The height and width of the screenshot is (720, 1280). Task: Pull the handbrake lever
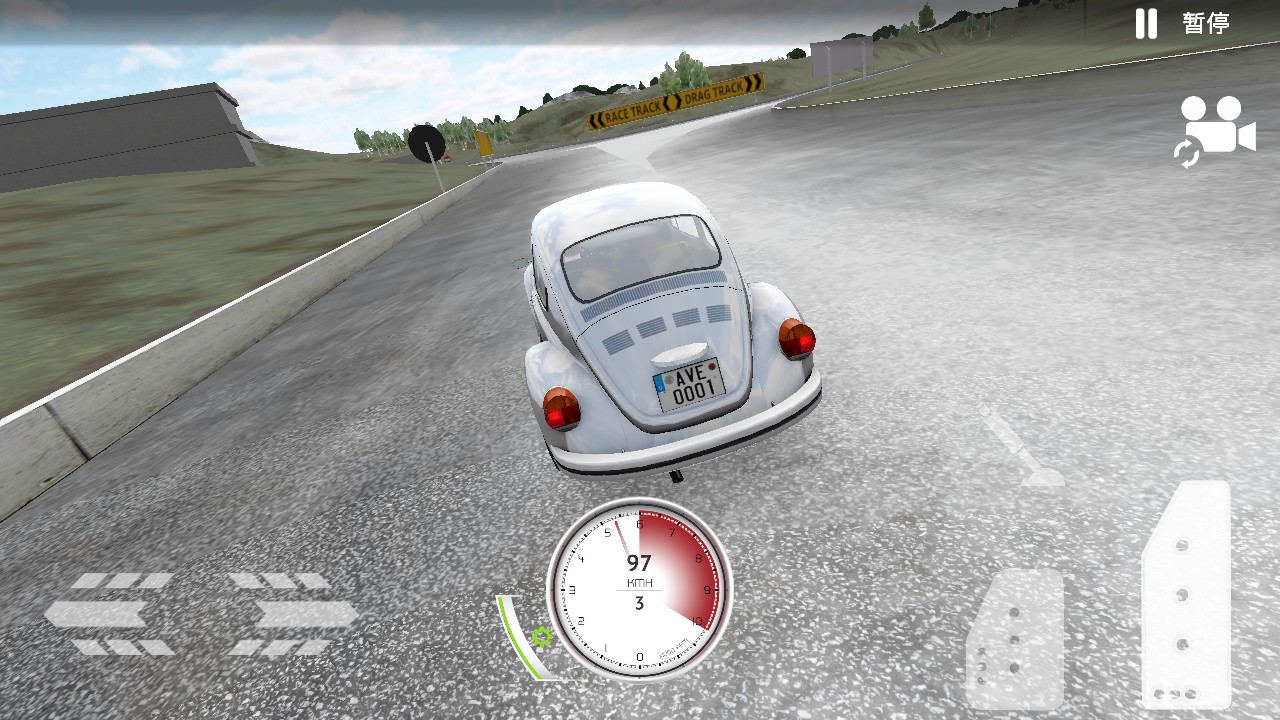tap(1020, 449)
